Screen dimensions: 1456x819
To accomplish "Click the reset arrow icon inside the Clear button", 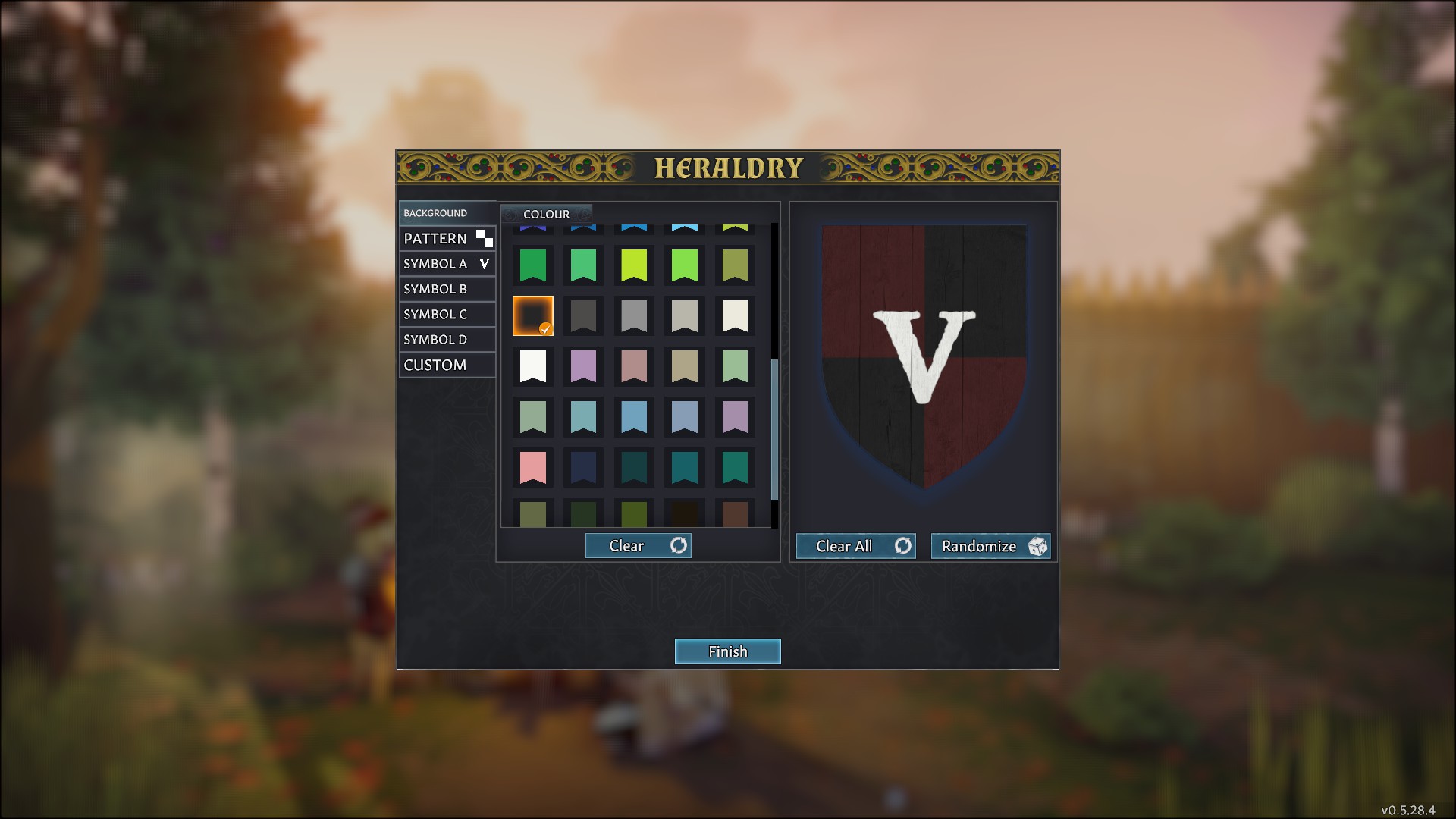I will (x=678, y=545).
